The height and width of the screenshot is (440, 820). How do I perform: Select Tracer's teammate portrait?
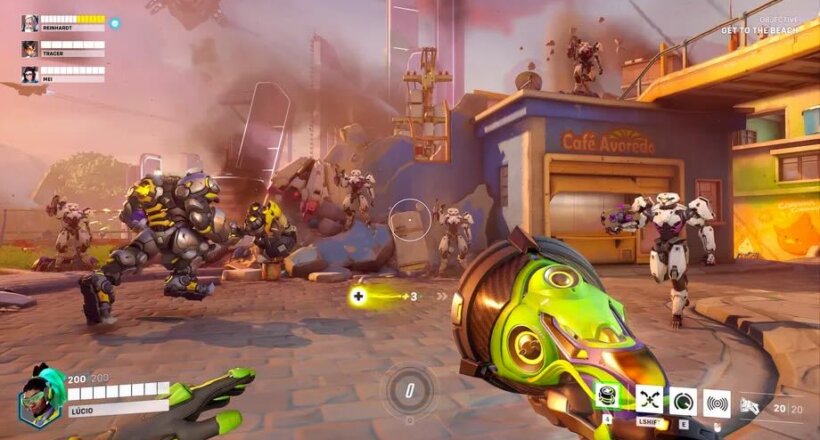[x=29, y=48]
